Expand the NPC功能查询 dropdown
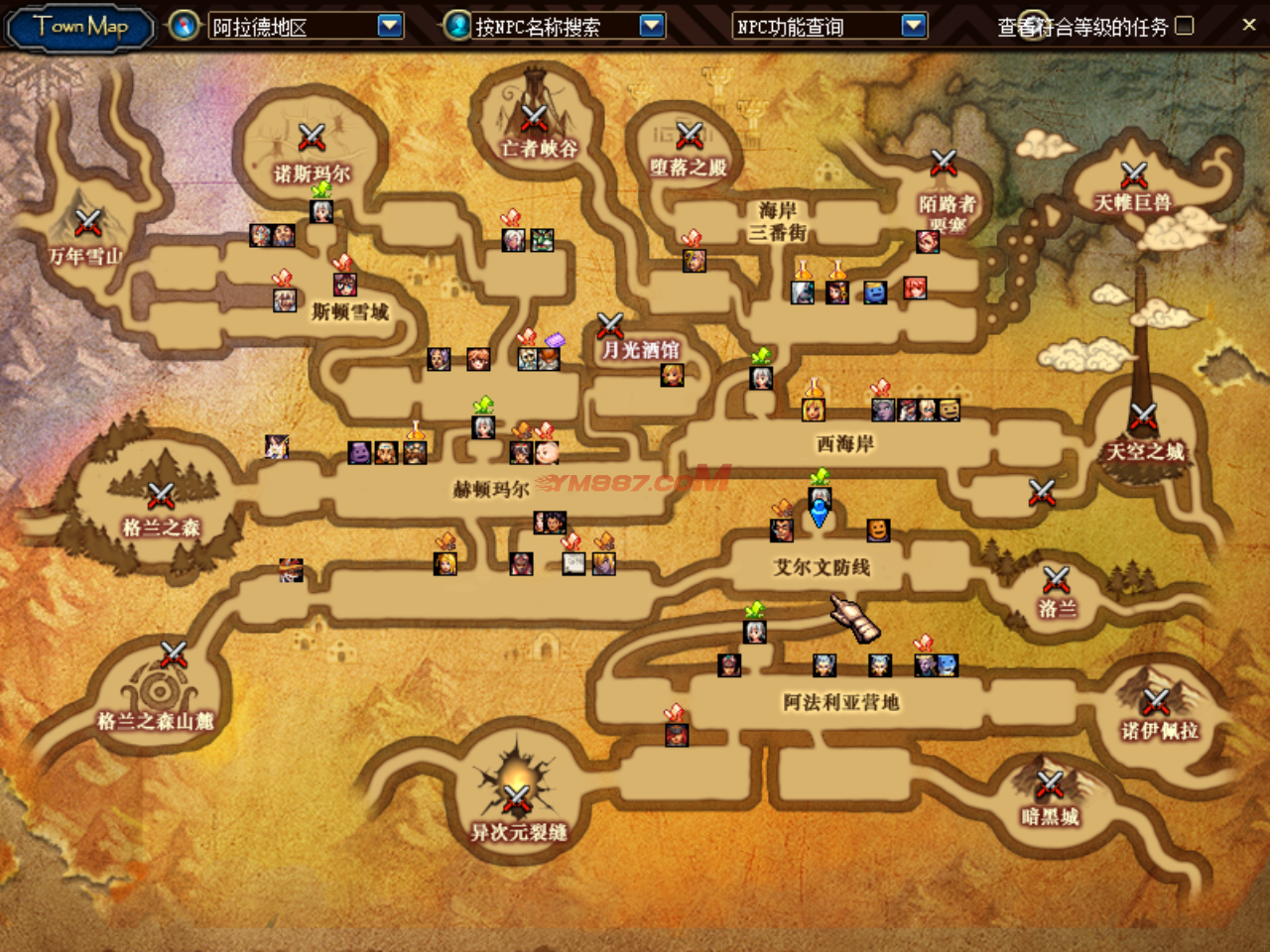Image resolution: width=1270 pixels, height=952 pixels. [x=914, y=26]
